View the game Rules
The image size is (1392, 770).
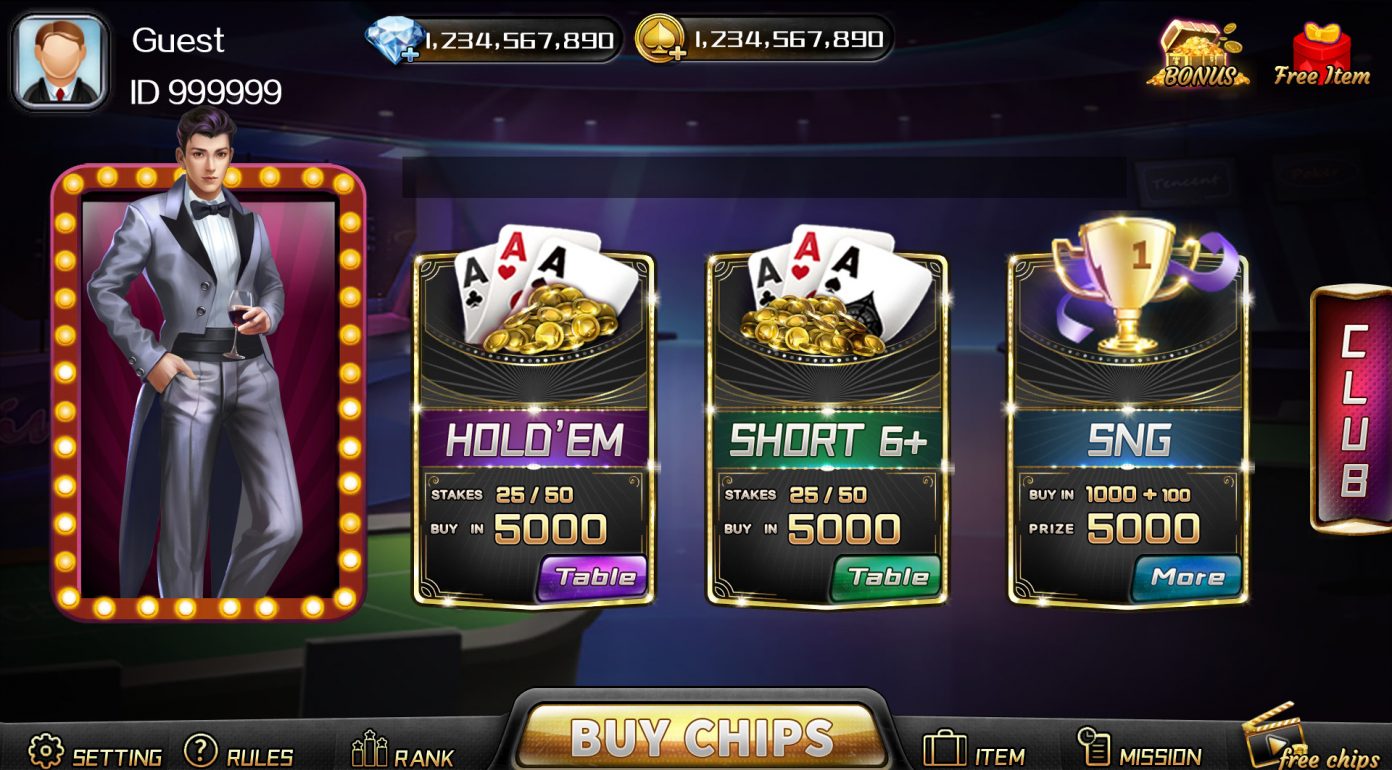coord(239,754)
